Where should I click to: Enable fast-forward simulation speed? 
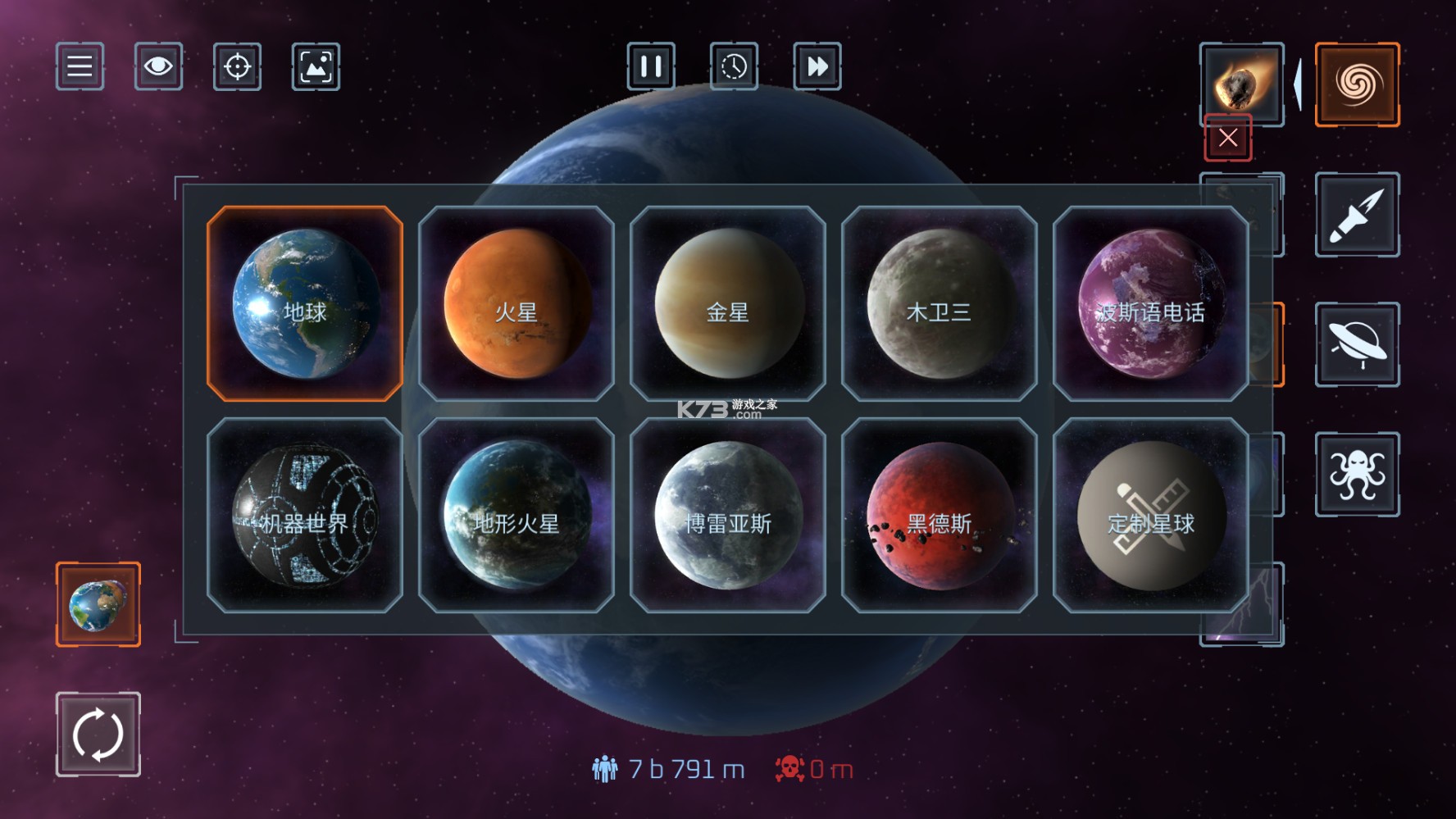816,67
